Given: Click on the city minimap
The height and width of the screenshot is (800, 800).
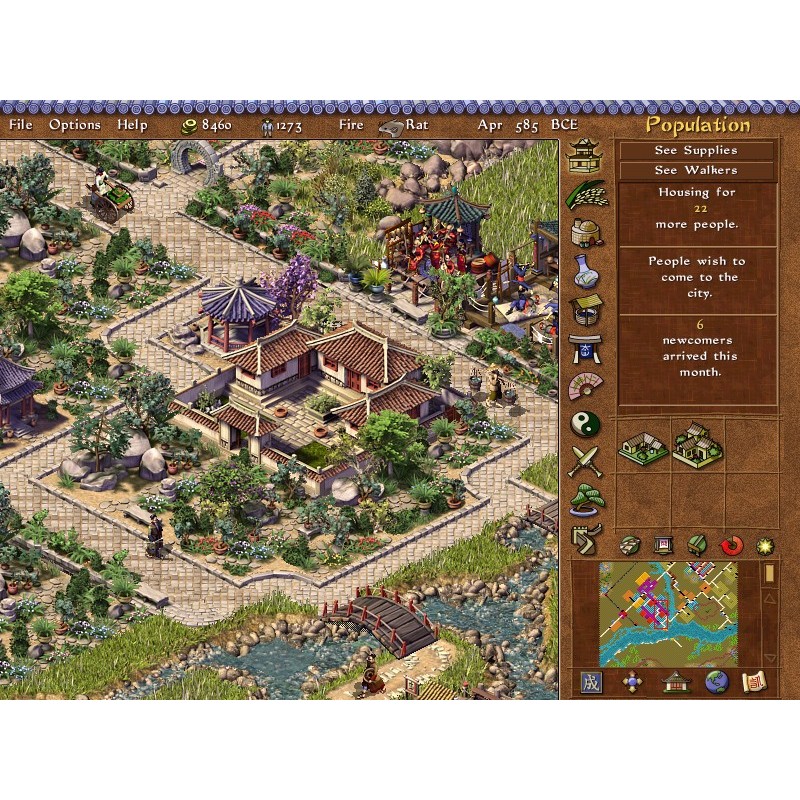Looking at the screenshot, I should (668, 613).
